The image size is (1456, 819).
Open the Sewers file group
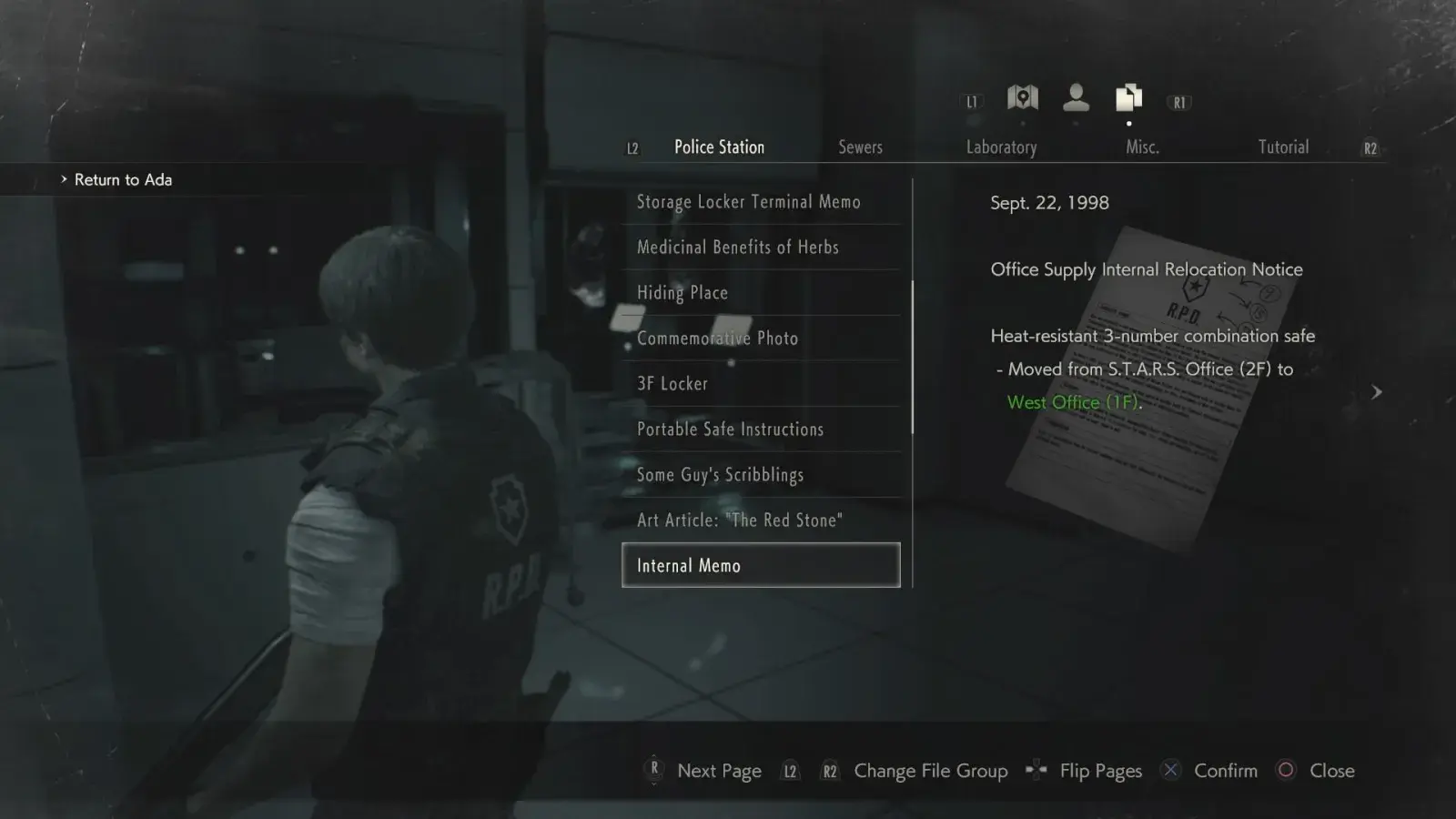coord(860,147)
